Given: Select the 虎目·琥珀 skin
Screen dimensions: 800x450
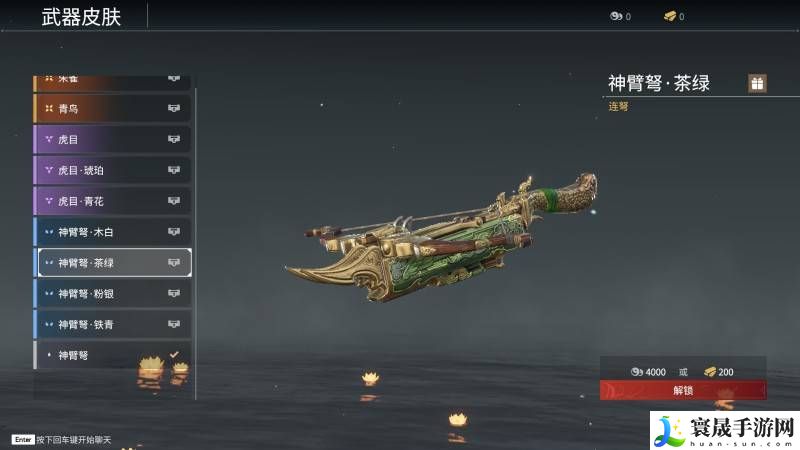Looking at the screenshot, I should click(112, 170).
